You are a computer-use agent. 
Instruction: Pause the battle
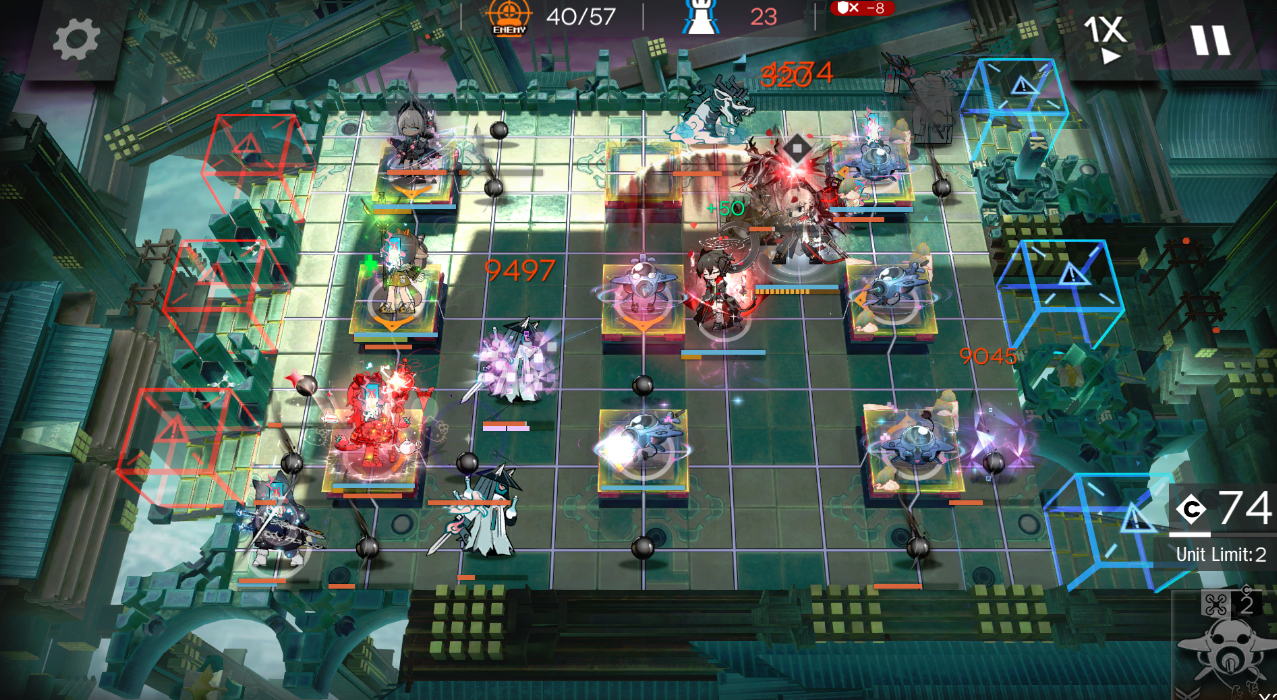coord(1209,40)
